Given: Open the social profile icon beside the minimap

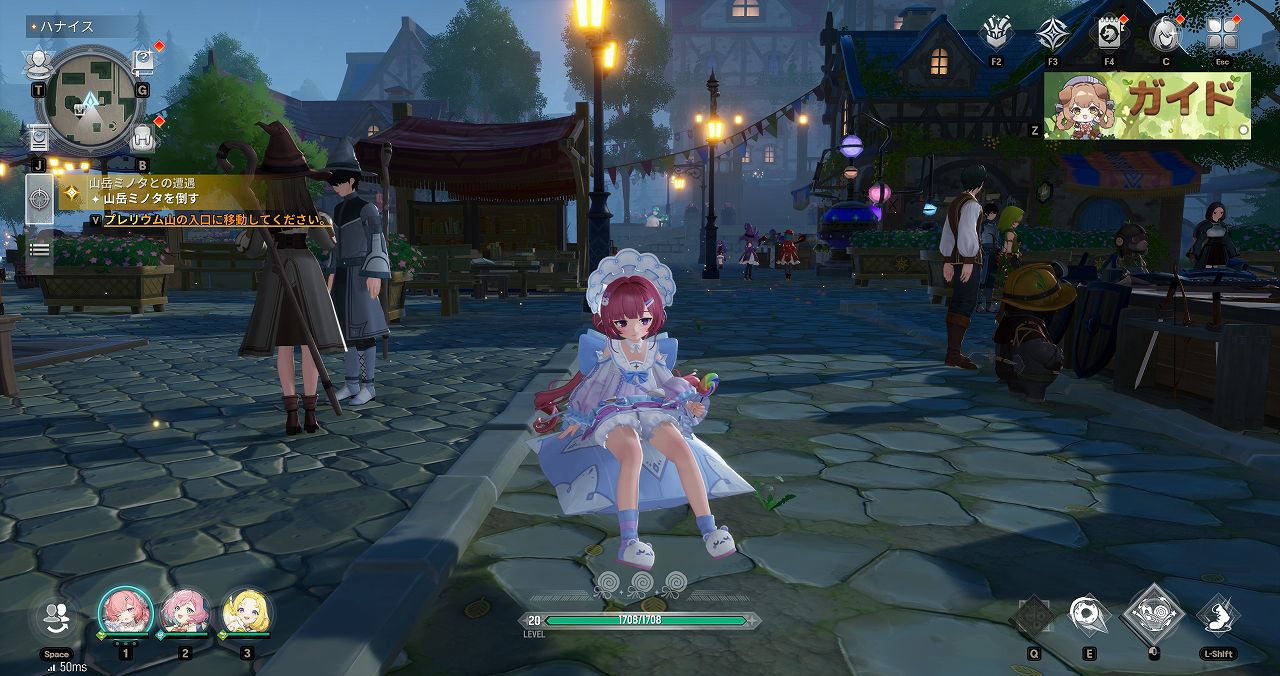Looking at the screenshot, I should pos(38,66).
